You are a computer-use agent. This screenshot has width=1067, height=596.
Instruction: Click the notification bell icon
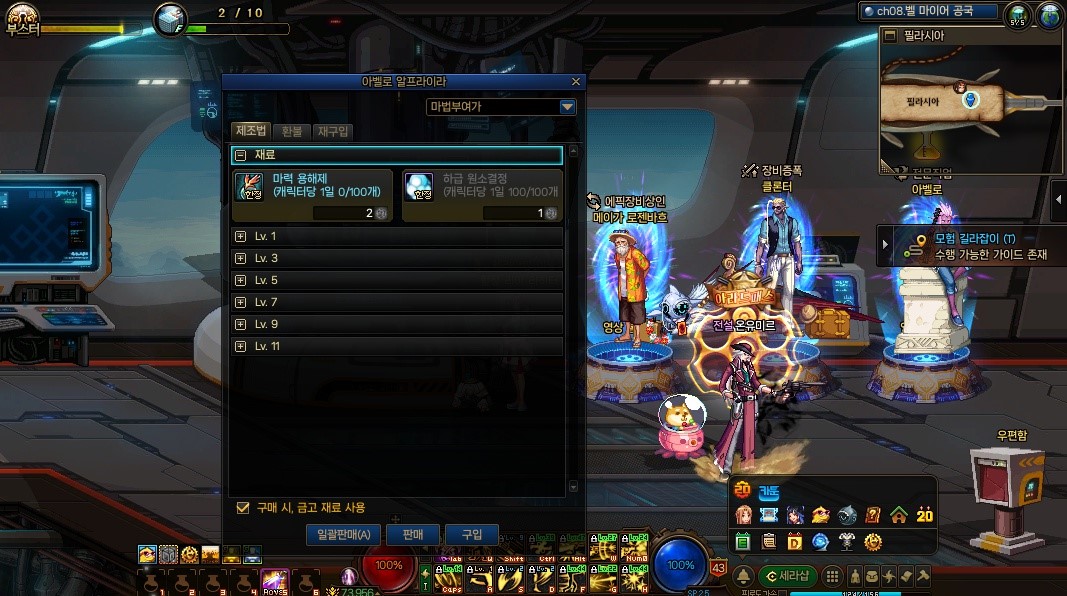745,576
